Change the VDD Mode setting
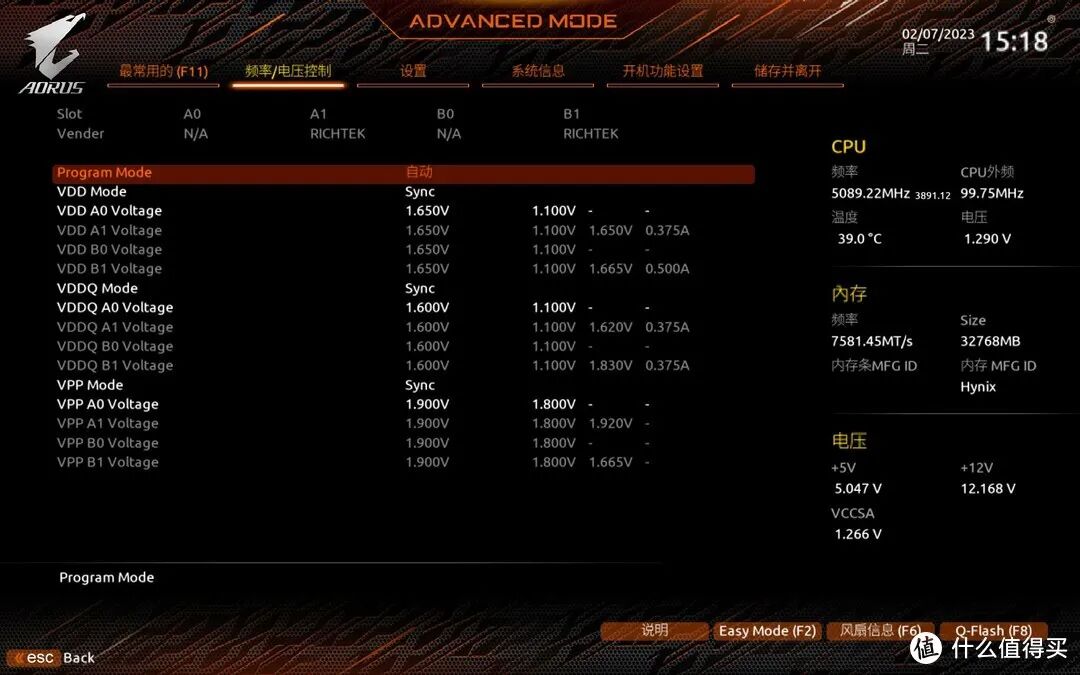This screenshot has width=1080, height=675. coord(420,192)
